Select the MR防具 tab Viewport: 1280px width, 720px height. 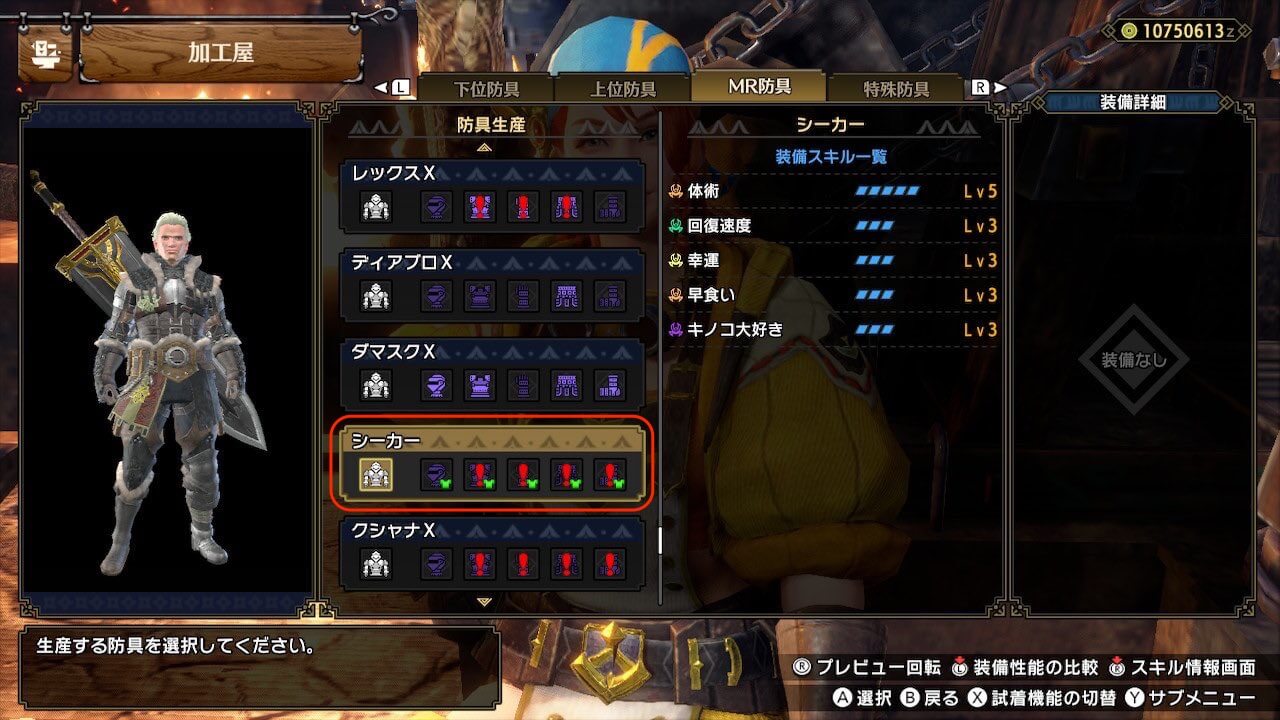coord(759,86)
